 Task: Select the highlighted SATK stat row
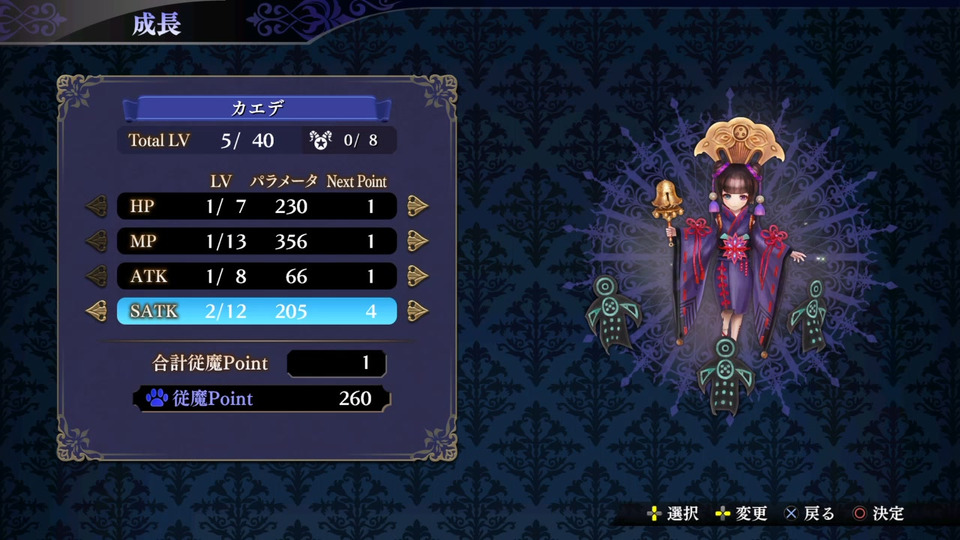[257, 311]
